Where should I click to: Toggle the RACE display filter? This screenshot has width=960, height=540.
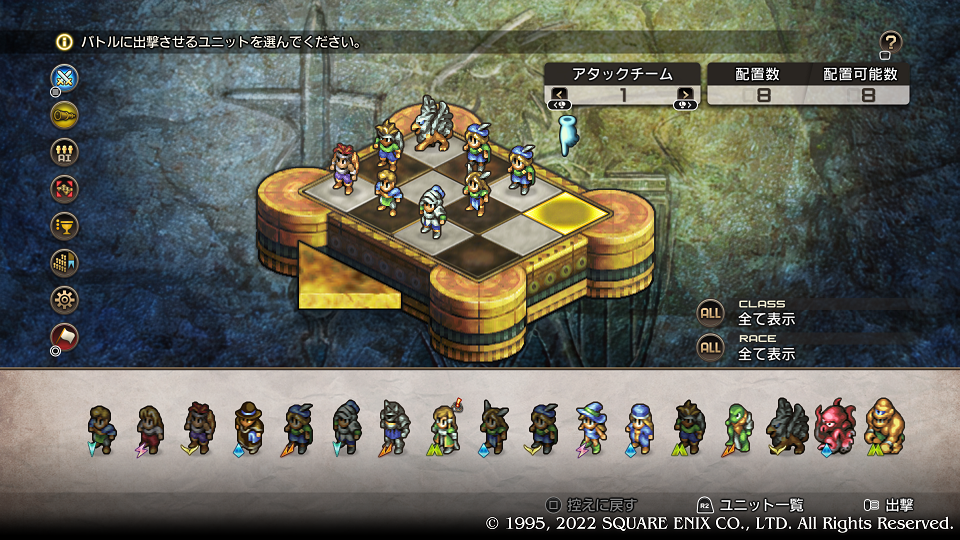710,347
